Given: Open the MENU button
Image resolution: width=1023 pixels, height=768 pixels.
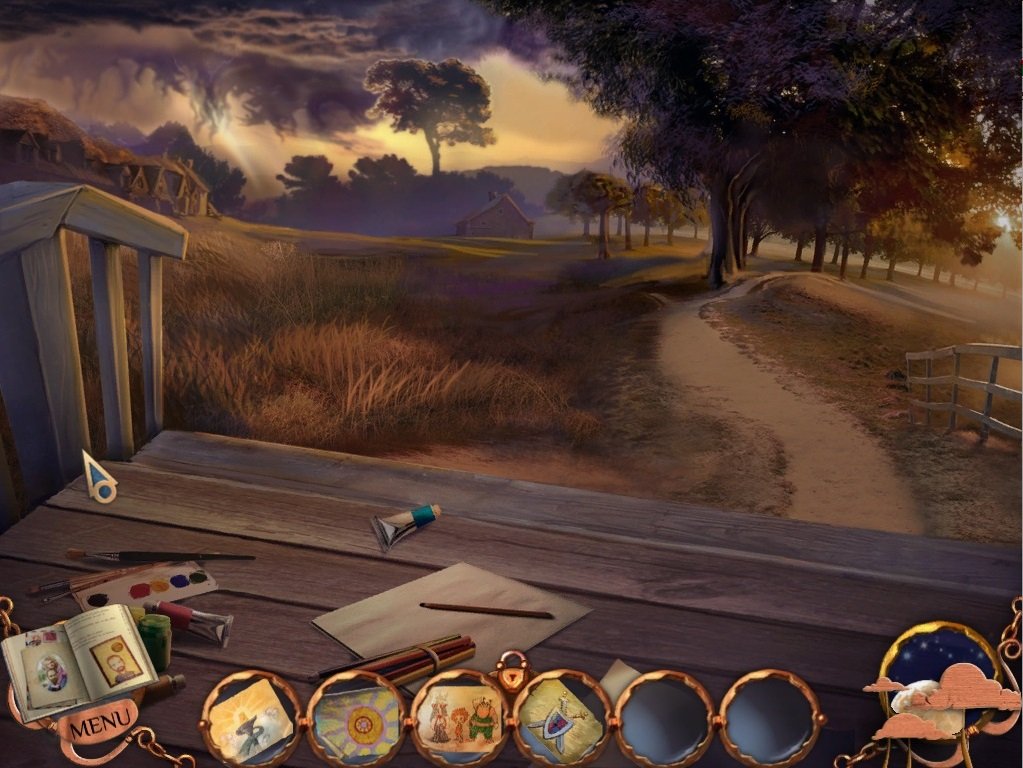Looking at the screenshot, I should click(x=99, y=723).
